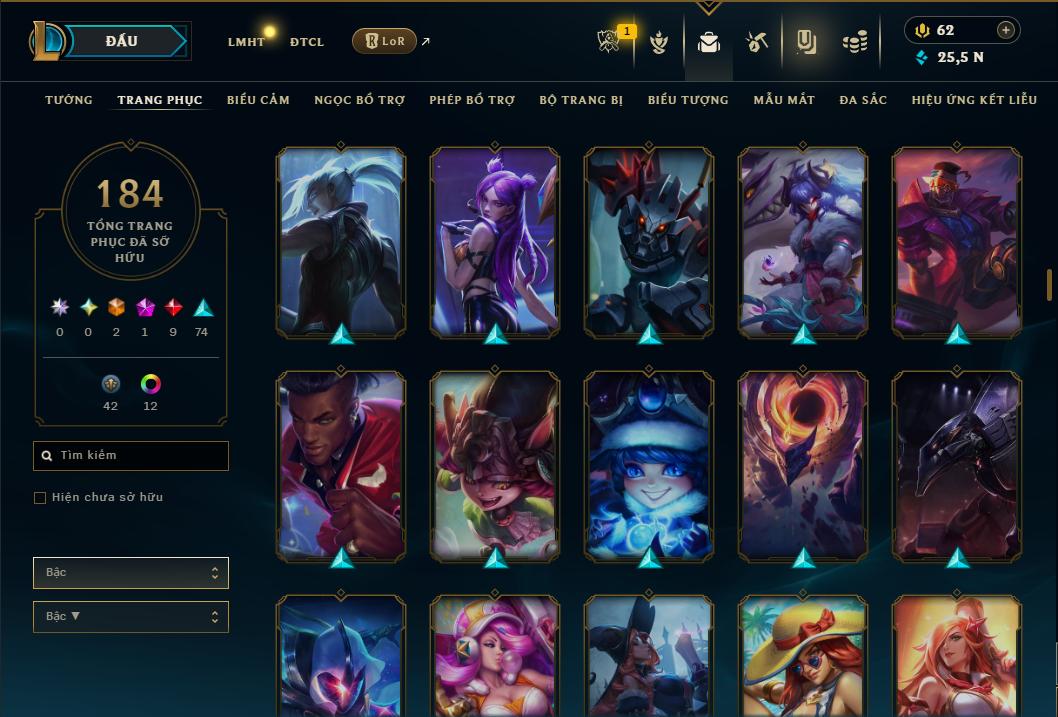Open the NGỌC BỔ TRỢ runes tab
The width and height of the screenshot is (1058, 717).
pos(359,100)
